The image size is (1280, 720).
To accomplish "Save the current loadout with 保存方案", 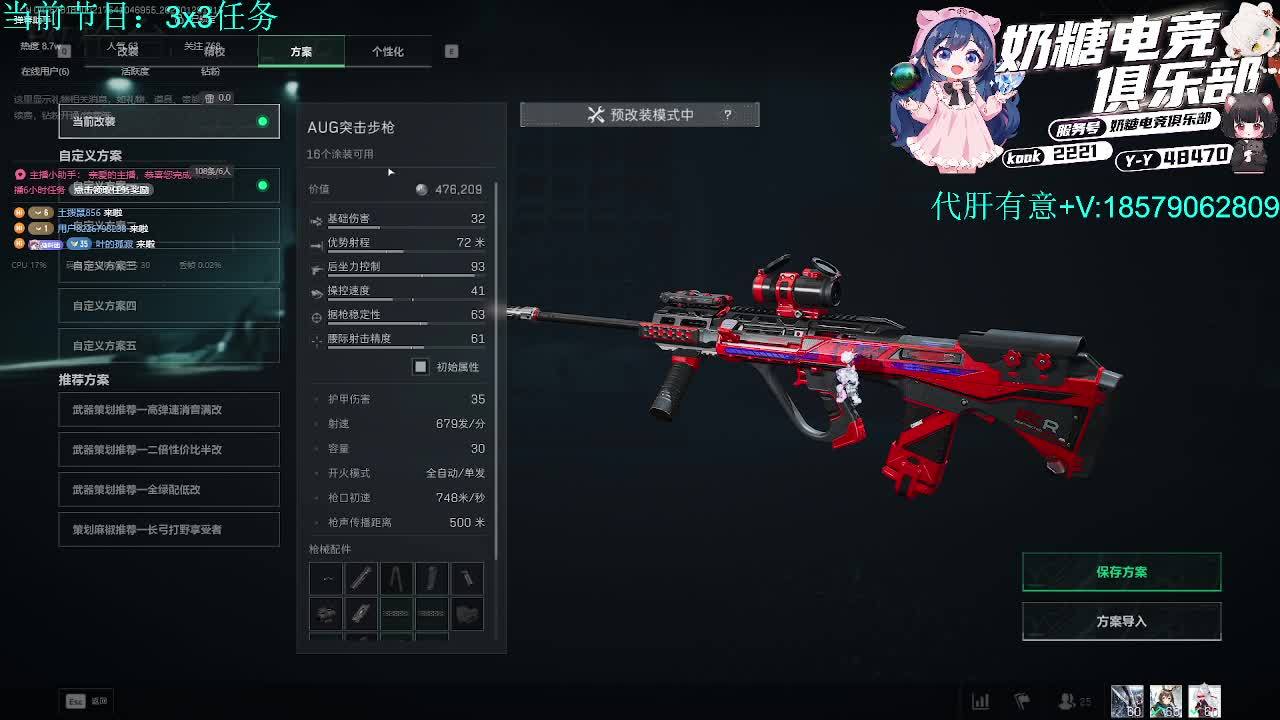I will tap(1121, 572).
